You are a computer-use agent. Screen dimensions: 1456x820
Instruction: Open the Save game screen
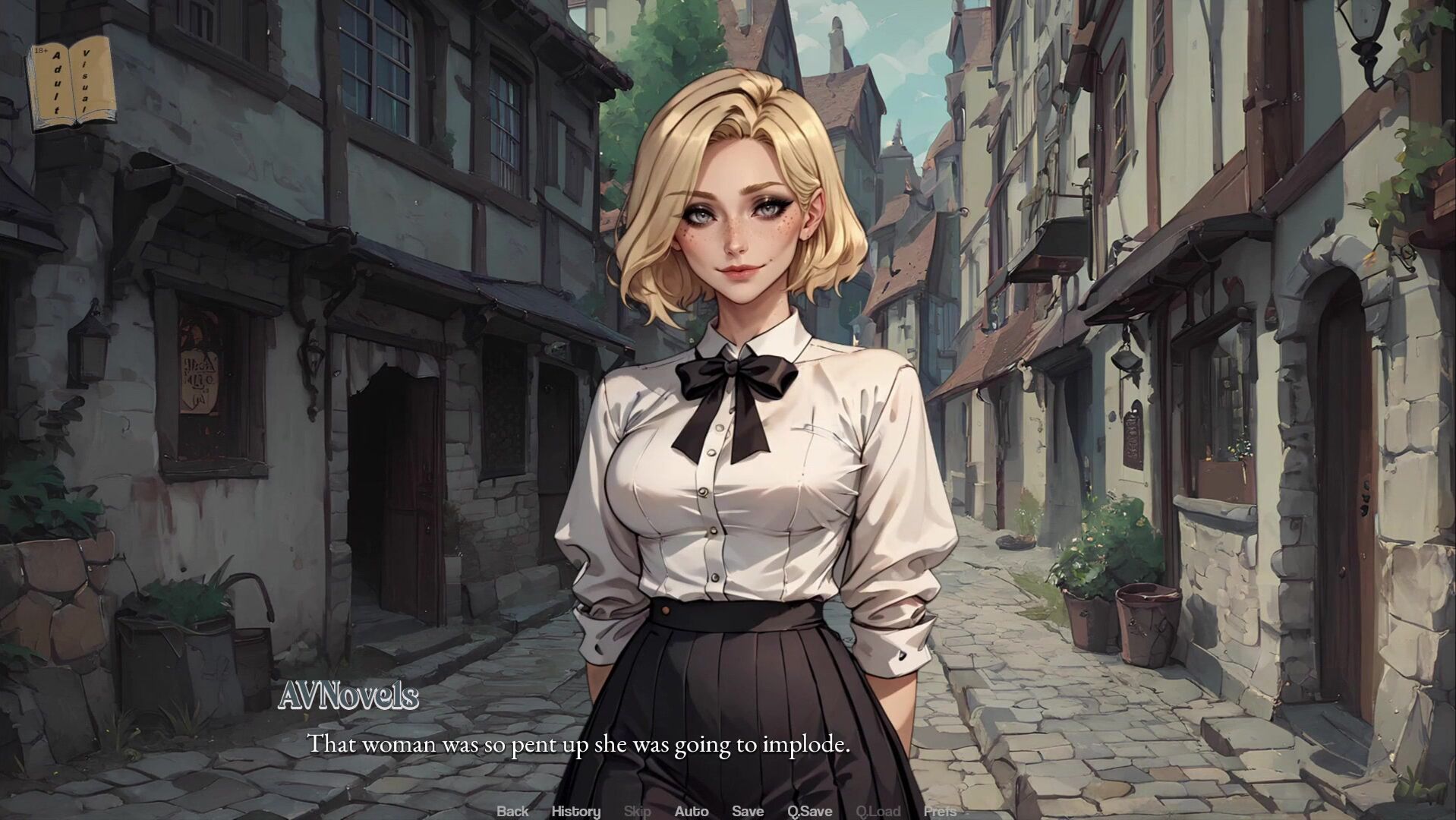tap(747, 811)
